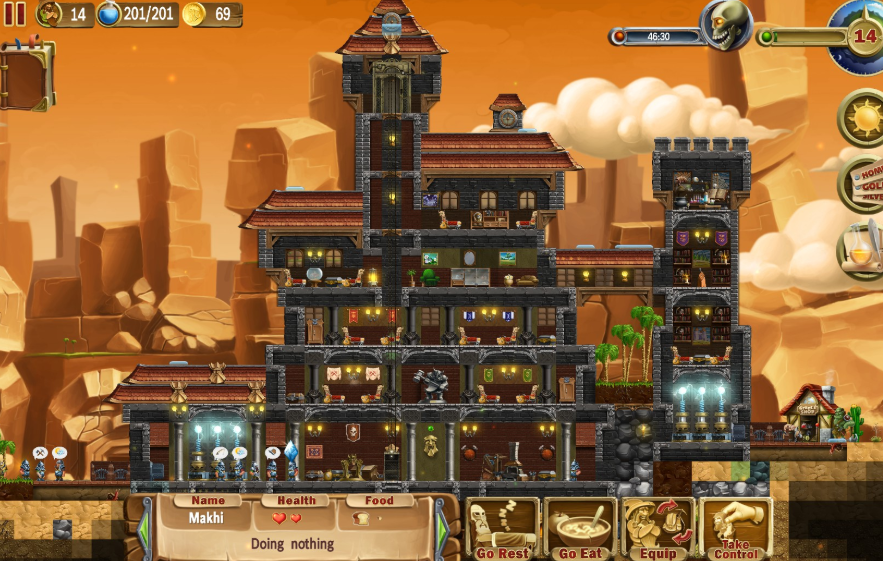This screenshot has width=883, height=561.
Task: Click the blue mana potion icon
Action: pos(109,14)
